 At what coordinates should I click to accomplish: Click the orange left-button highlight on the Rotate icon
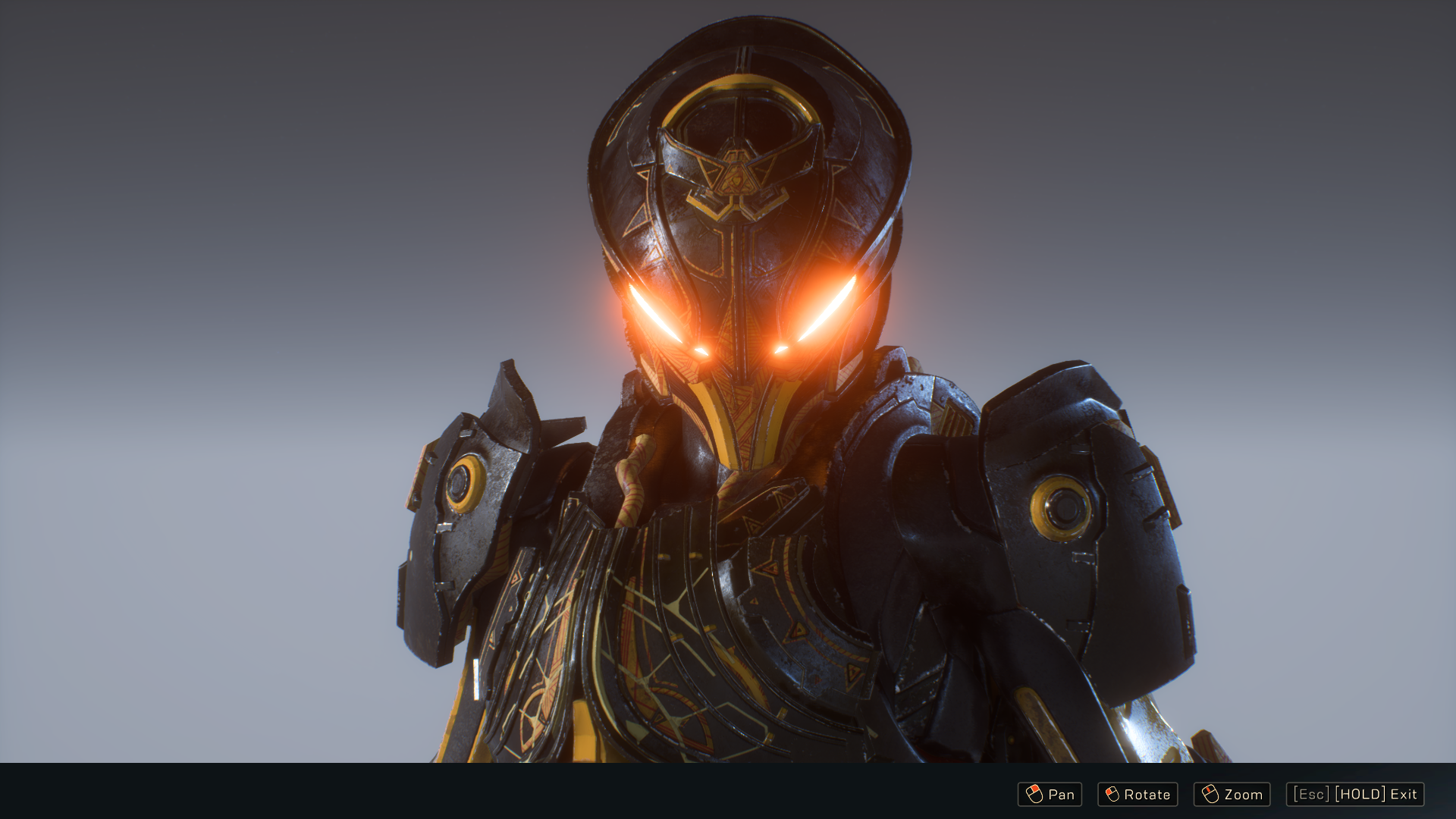1109,790
